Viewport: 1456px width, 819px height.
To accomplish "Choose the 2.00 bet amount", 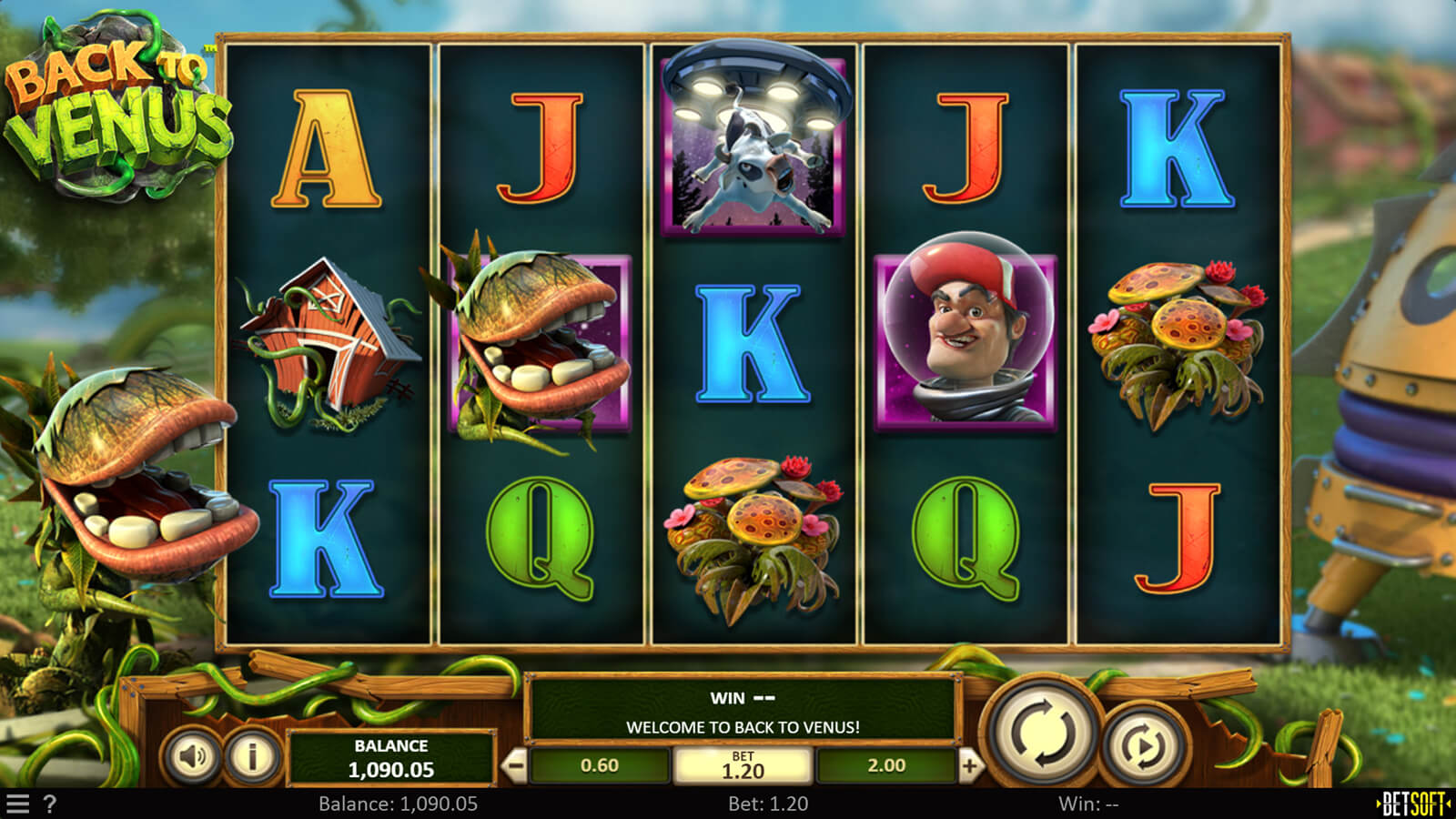I will coord(886,766).
